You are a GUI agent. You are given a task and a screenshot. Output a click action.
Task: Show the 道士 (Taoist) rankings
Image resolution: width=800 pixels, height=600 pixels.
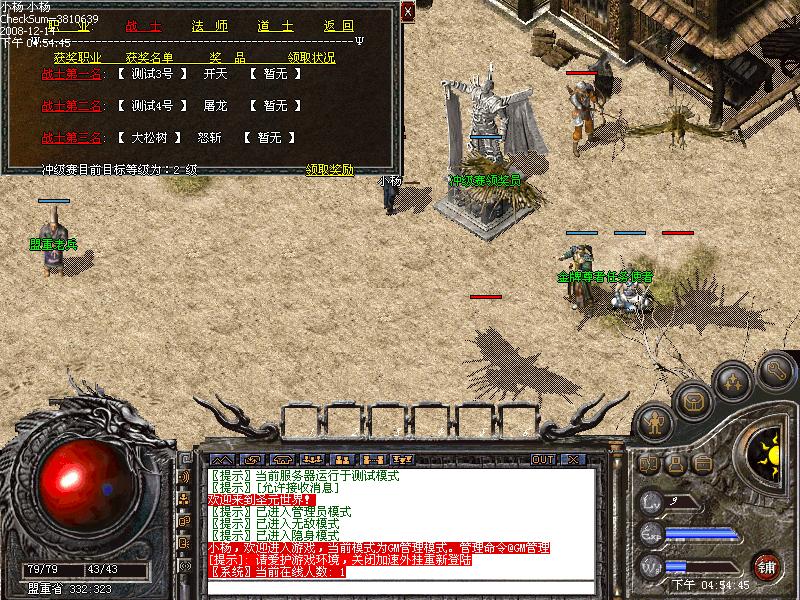click(x=268, y=25)
